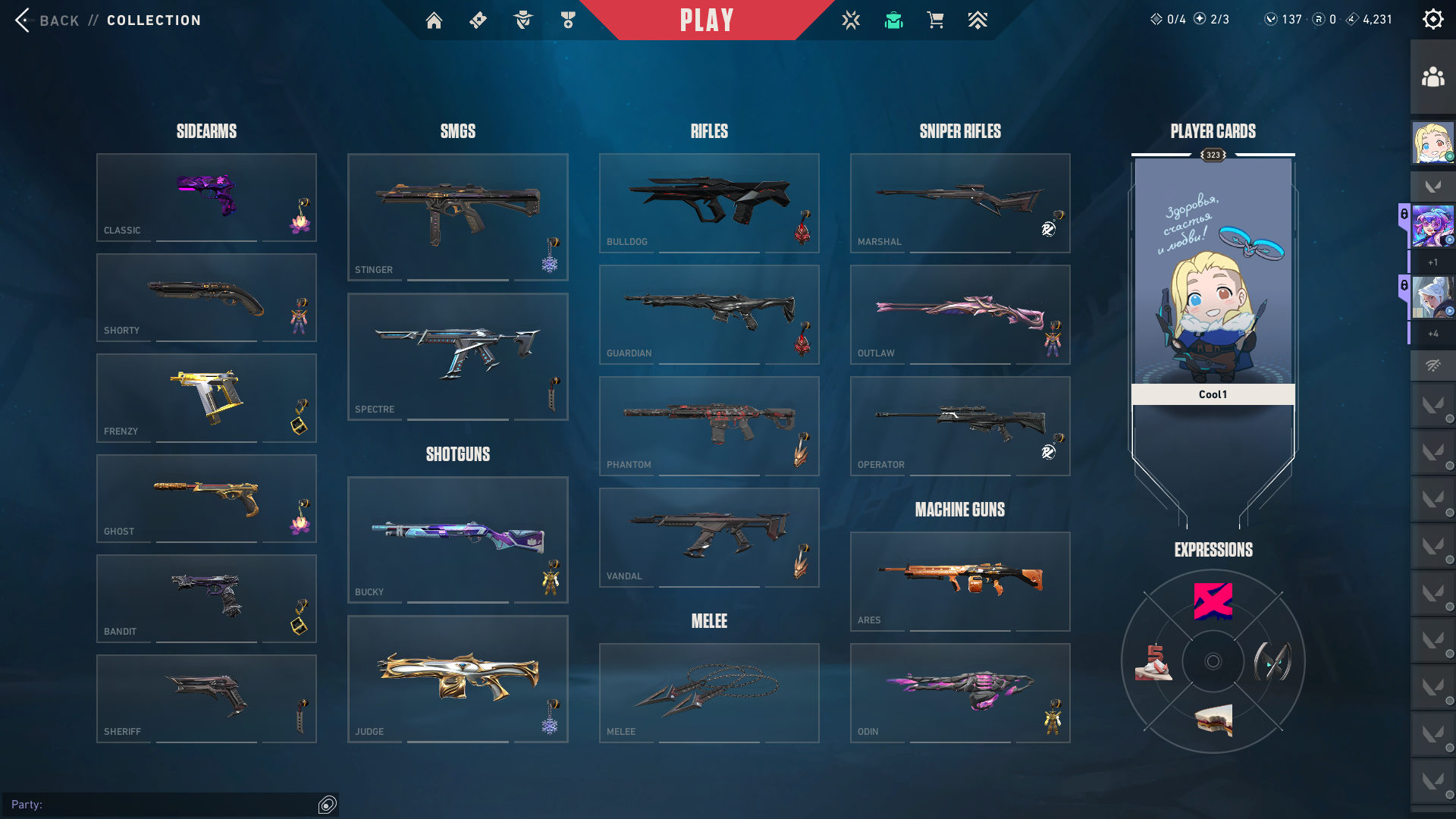Select the Vandal weapon skin thumbnail
This screenshot has height=819, width=1456.
[708, 537]
